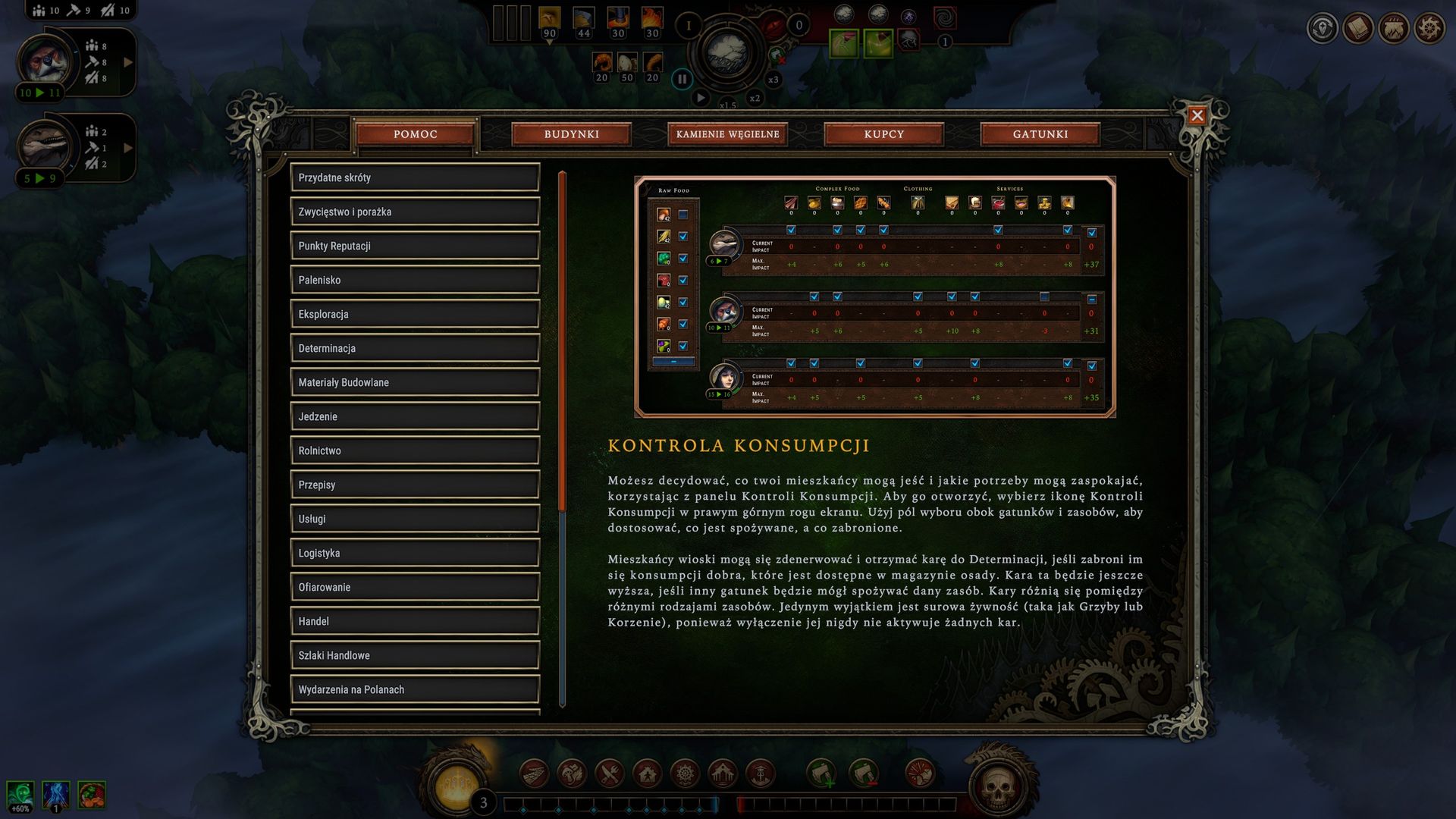The width and height of the screenshot is (1456, 819).
Task: Select the Punkty Reputacji topic
Action: 415,246
